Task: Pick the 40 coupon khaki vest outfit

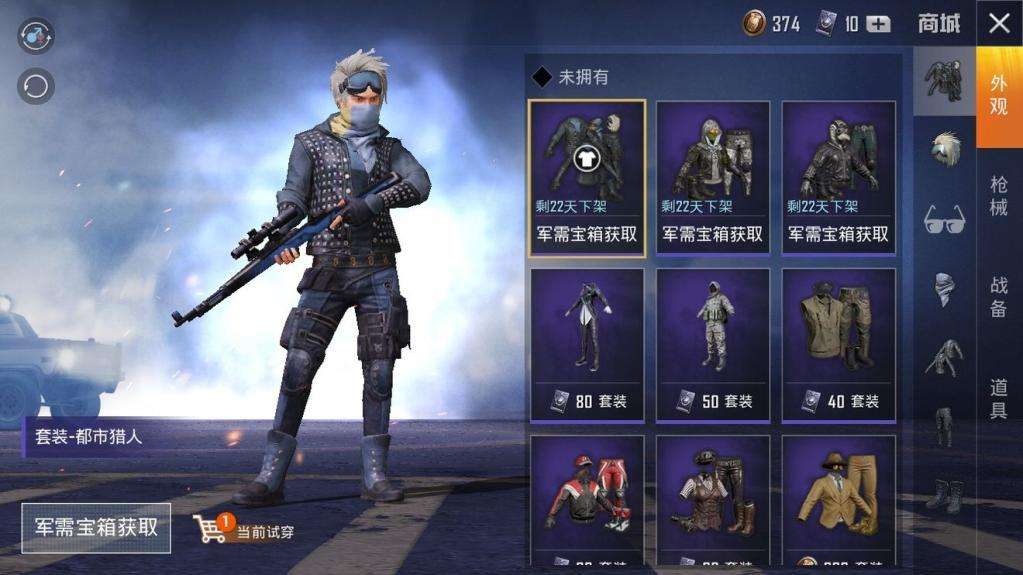Action: click(x=839, y=343)
